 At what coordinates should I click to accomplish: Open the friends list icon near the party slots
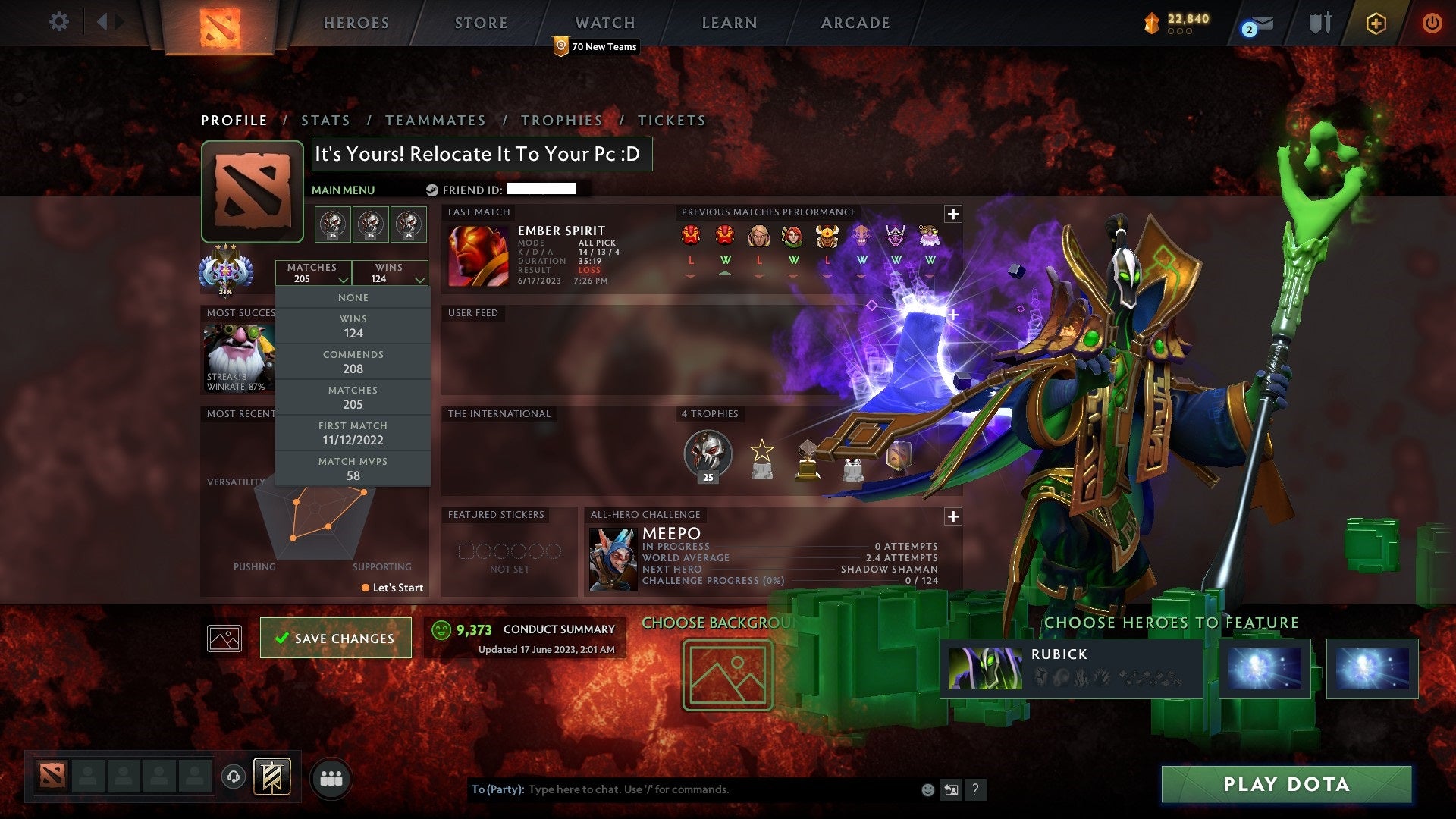click(x=331, y=778)
